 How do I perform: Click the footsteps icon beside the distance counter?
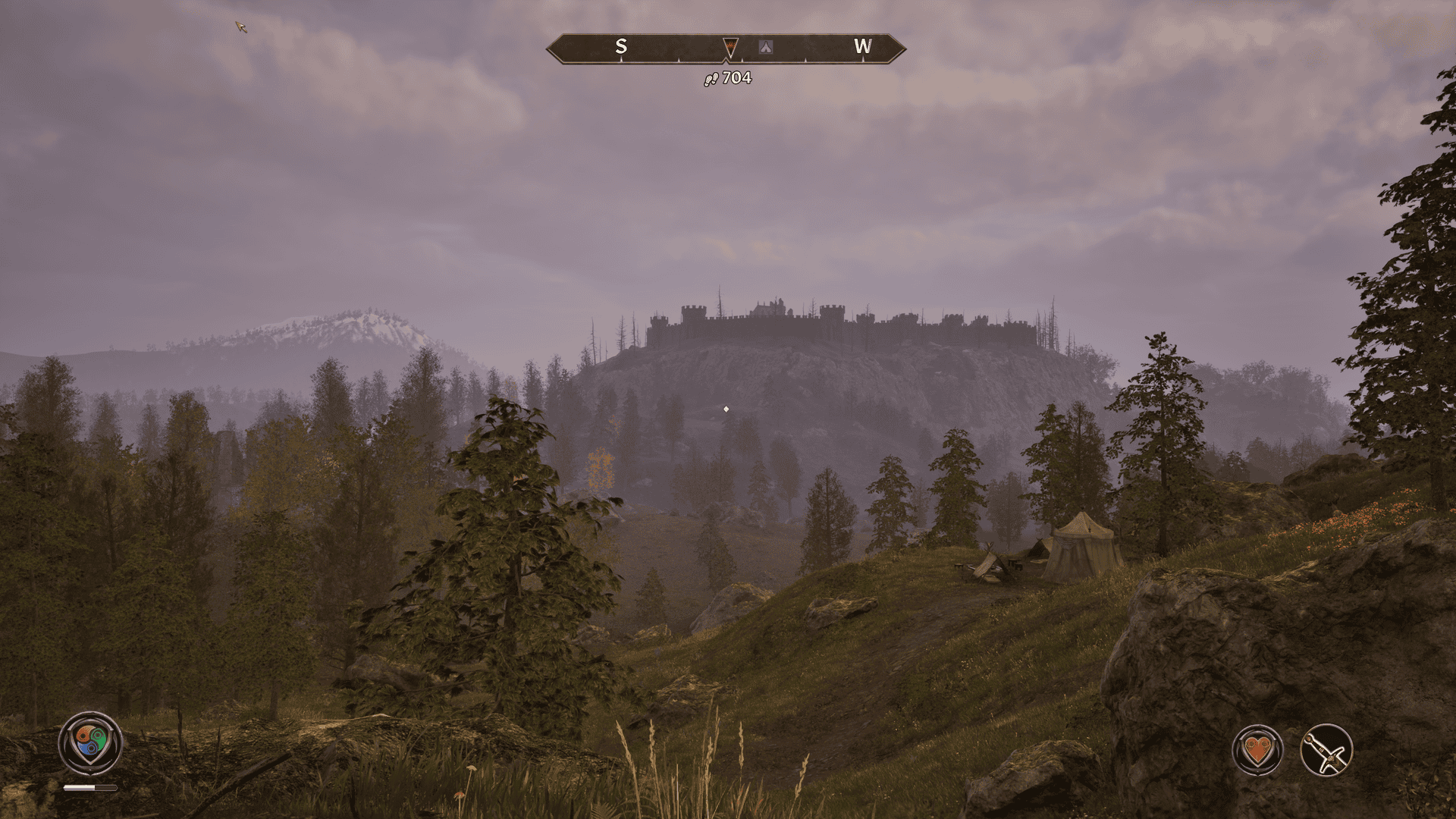[710, 78]
